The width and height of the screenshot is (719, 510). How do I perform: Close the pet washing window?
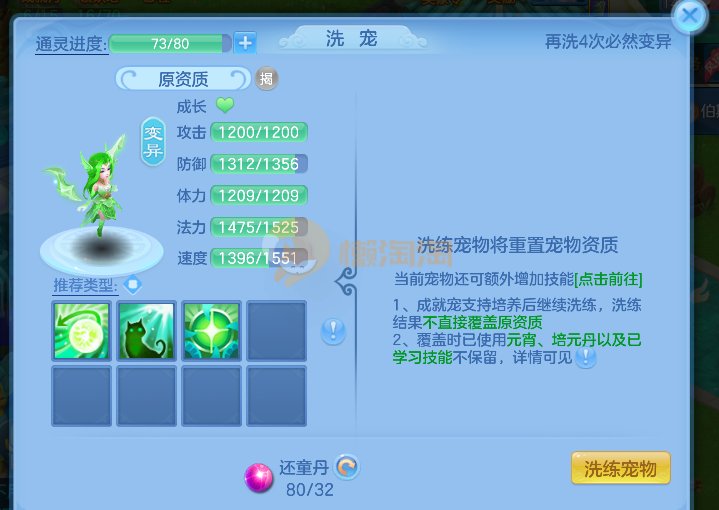689,16
